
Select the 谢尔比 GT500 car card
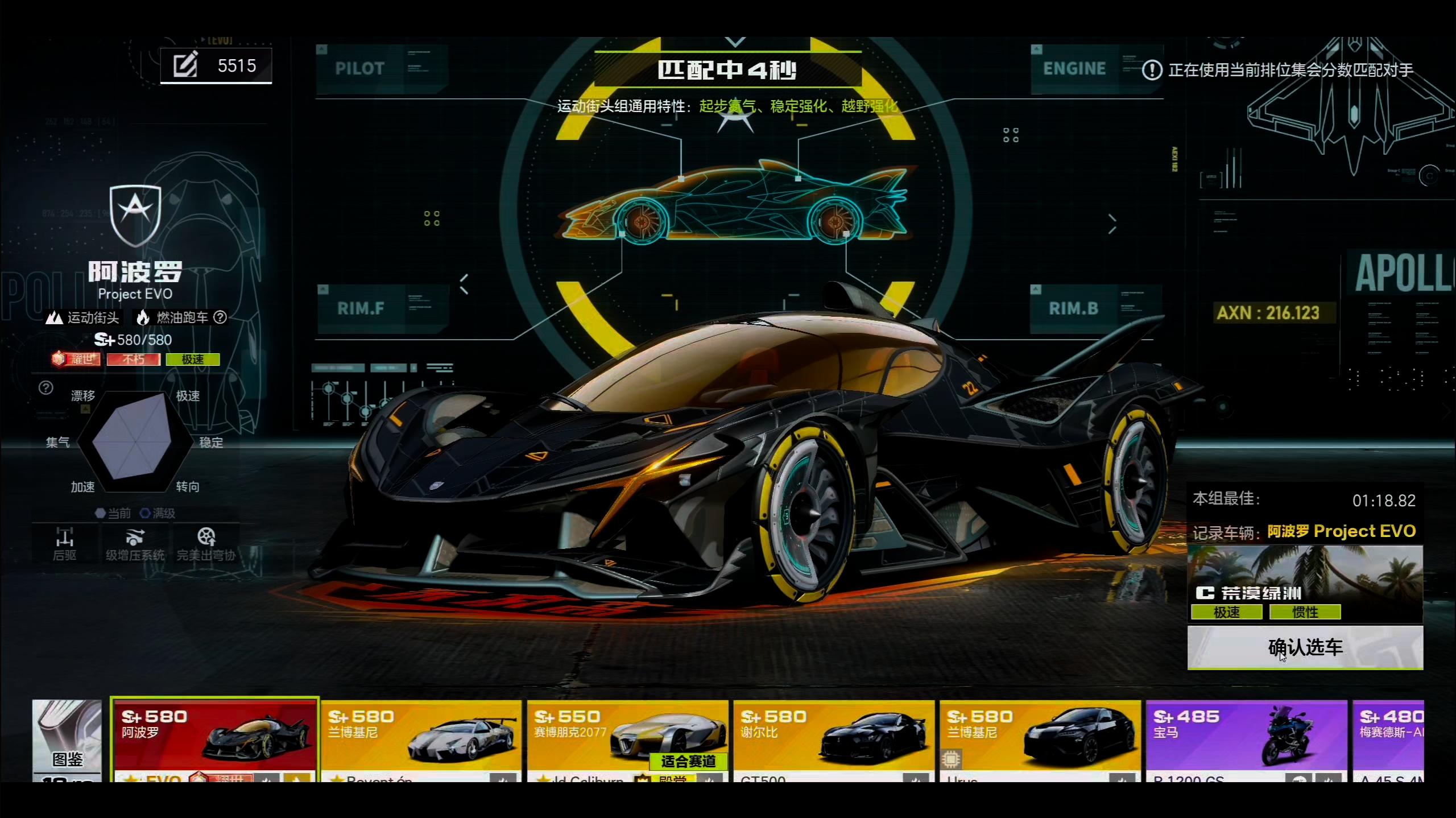834,738
